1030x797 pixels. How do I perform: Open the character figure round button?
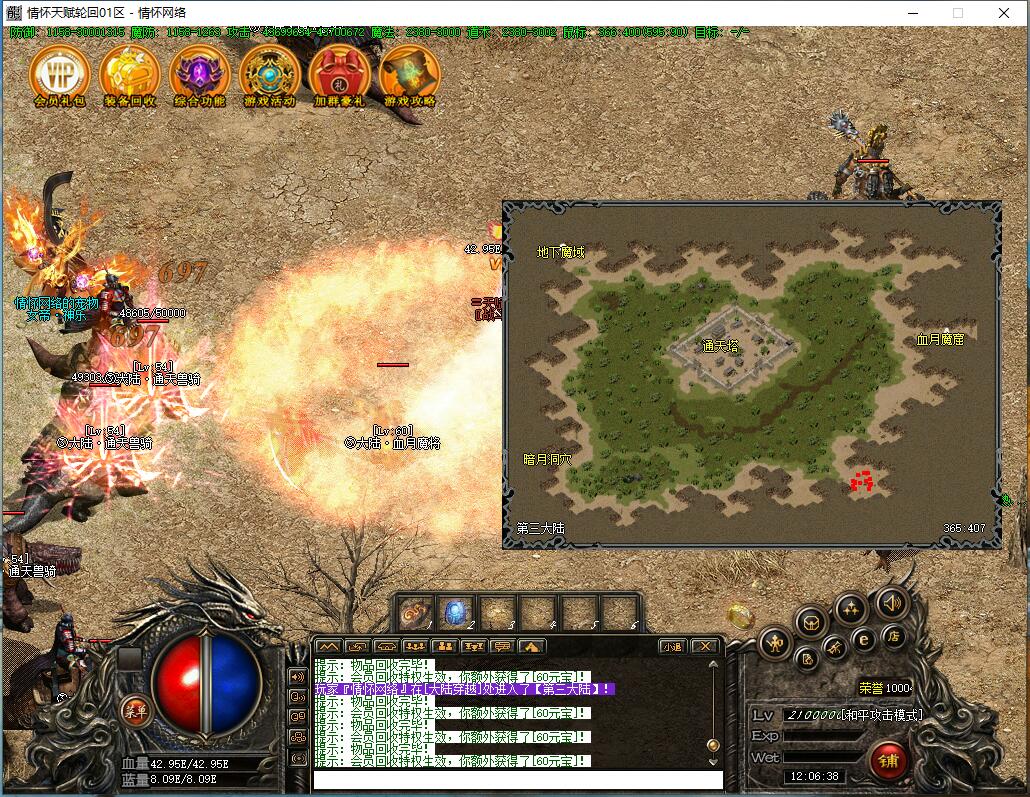click(775, 643)
